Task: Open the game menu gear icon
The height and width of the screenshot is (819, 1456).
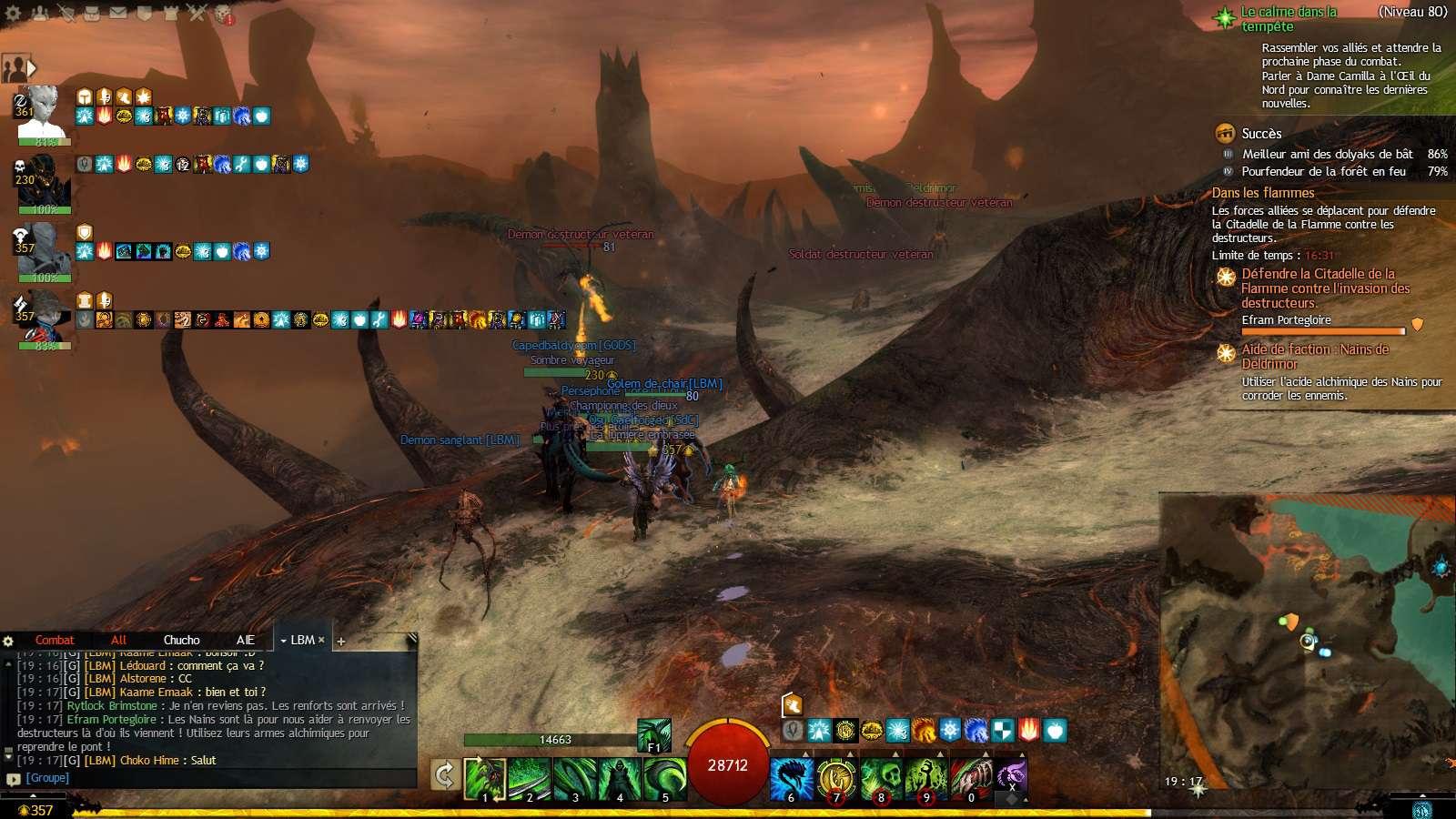Action: [x=12, y=13]
